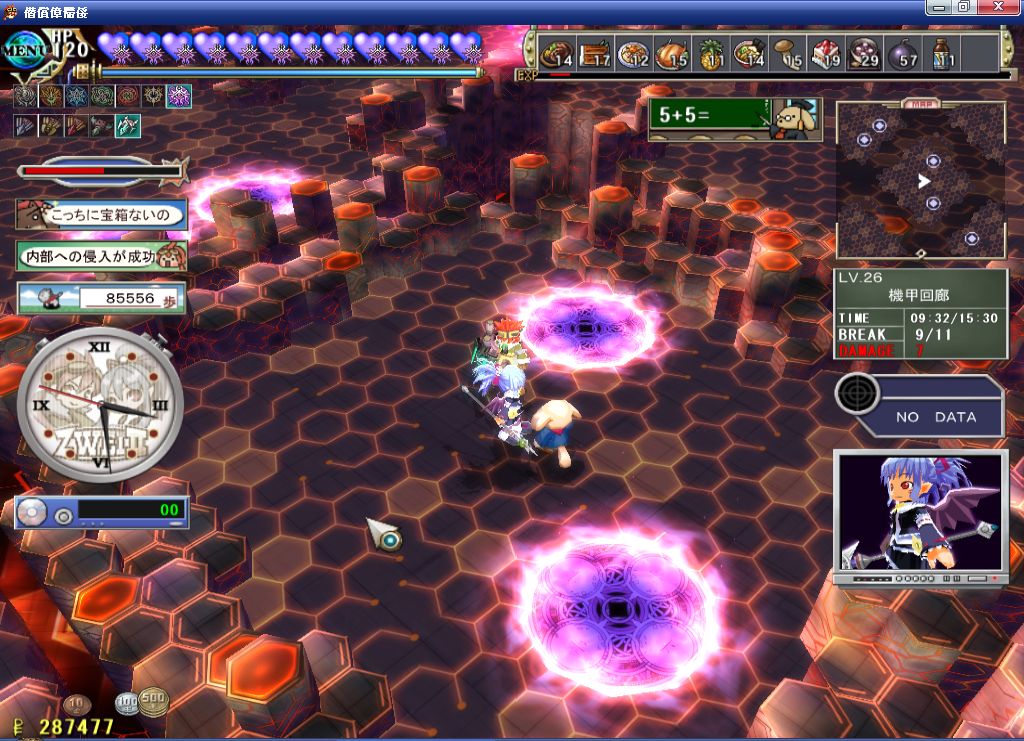Select the highlighted purple magic crest icon
Viewport: 1024px width, 741px height.
[179, 96]
